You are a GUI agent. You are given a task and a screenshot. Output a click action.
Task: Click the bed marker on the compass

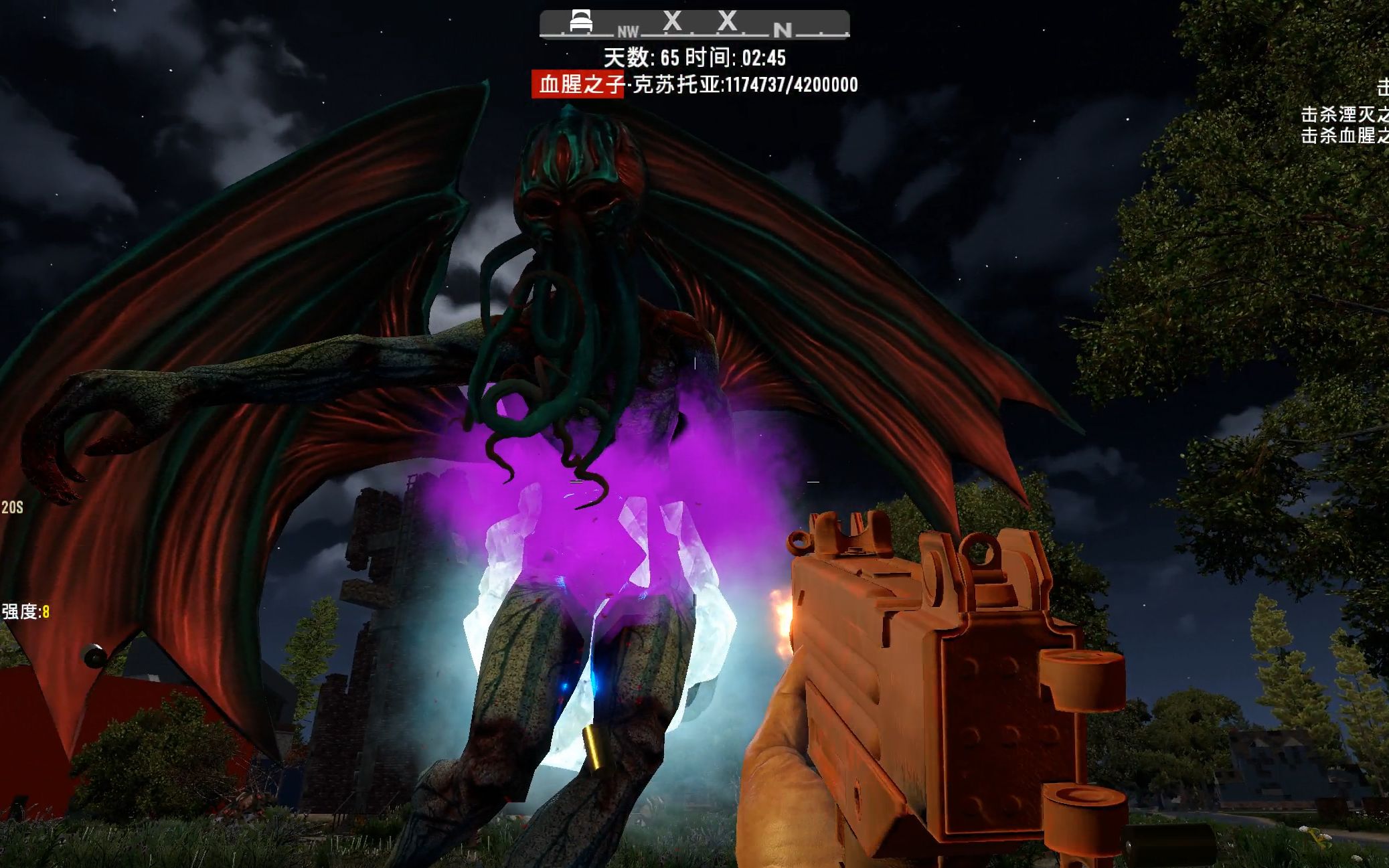pos(580,21)
